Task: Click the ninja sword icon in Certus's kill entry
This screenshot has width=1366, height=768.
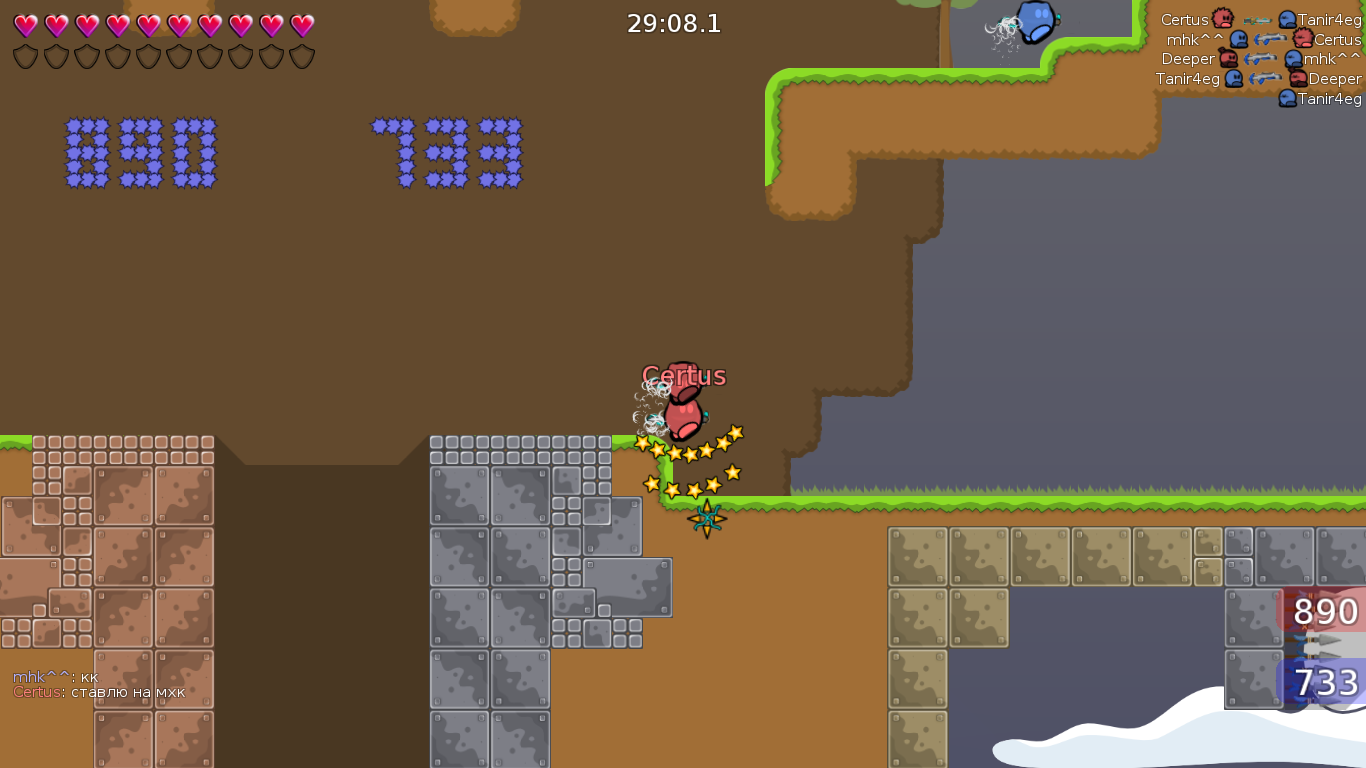Action: pos(1258,20)
